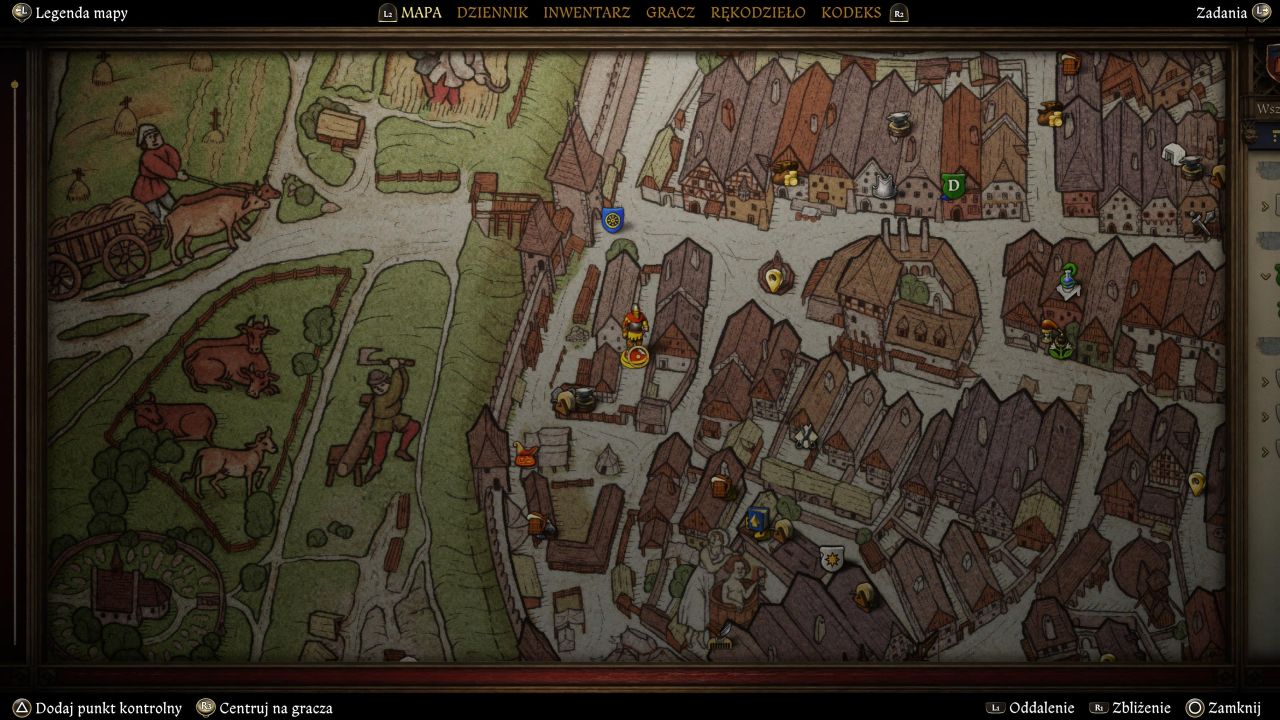Open the Rękodzieło tab
Viewport: 1280px width, 720px height.
click(757, 13)
